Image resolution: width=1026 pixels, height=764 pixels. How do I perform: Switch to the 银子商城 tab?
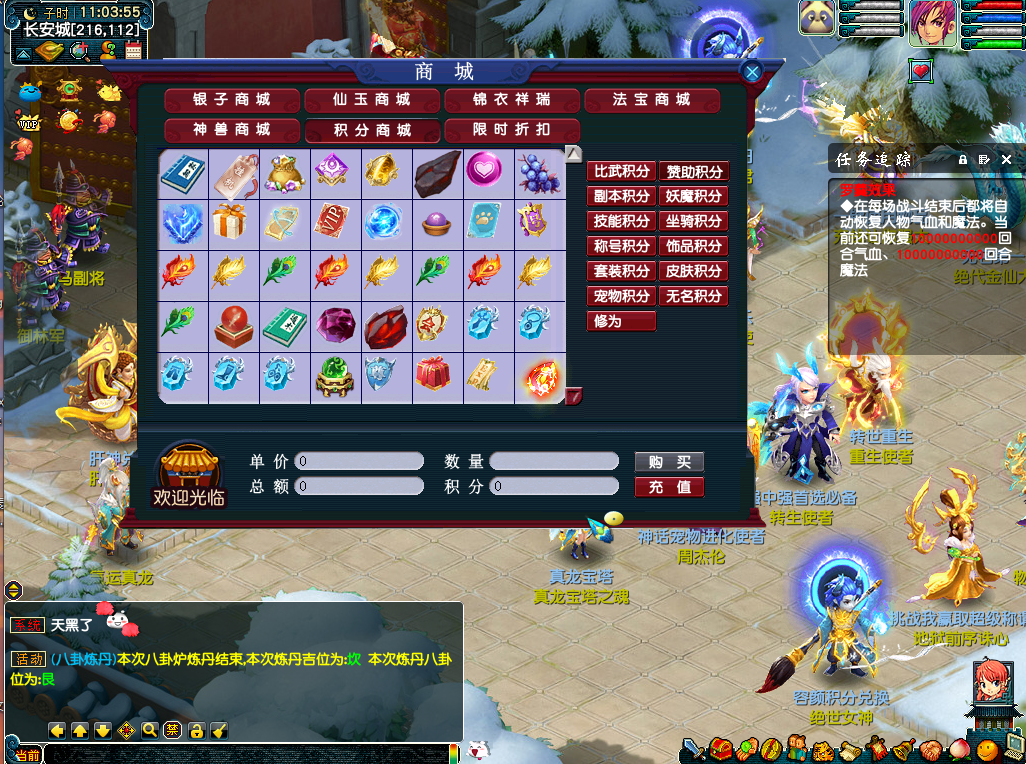pyautogui.click(x=232, y=100)
